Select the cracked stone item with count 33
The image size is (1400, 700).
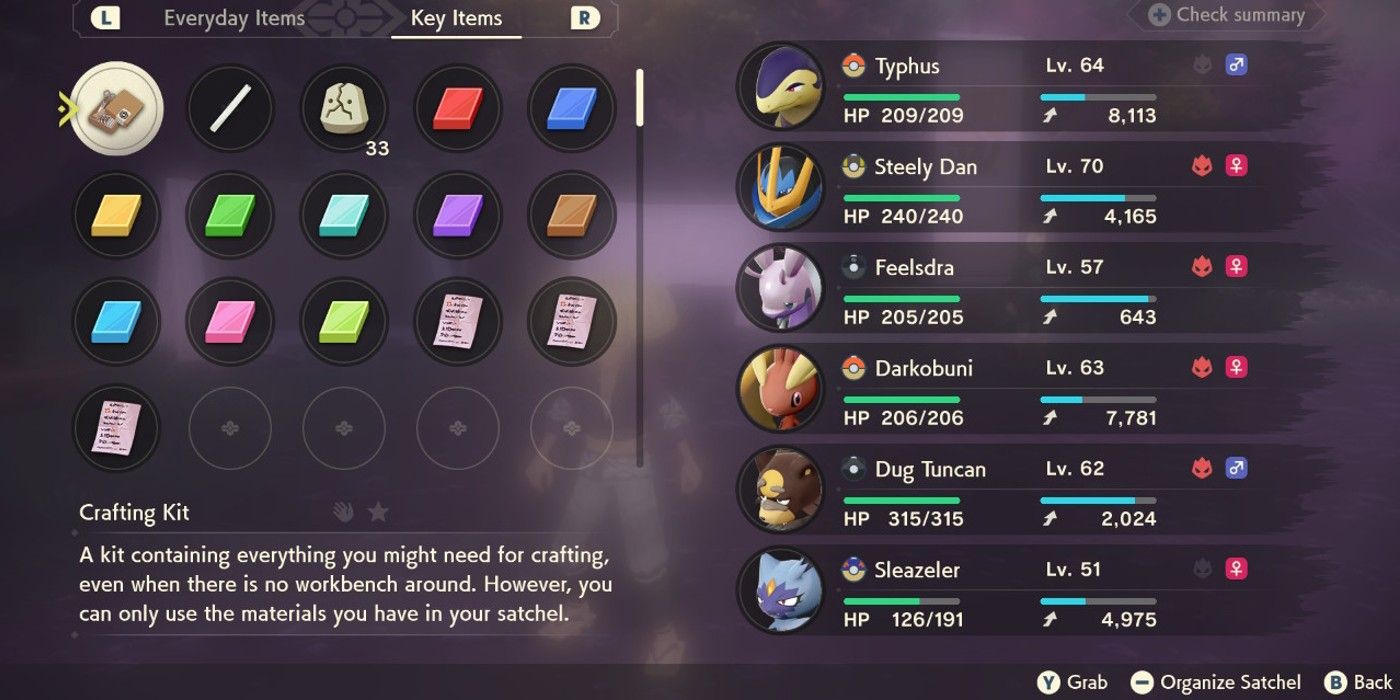pos(344,108)
